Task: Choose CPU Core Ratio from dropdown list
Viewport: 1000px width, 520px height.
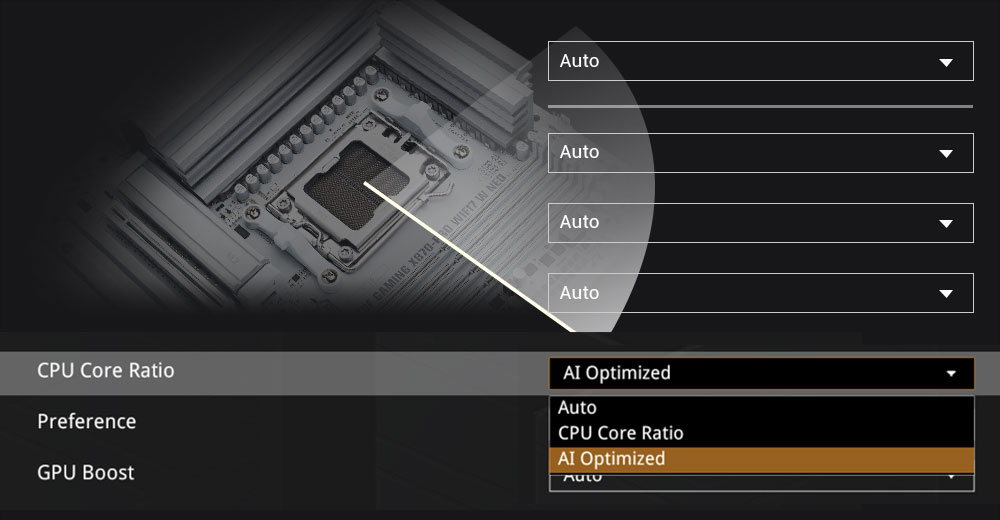Action: [621, 433]
